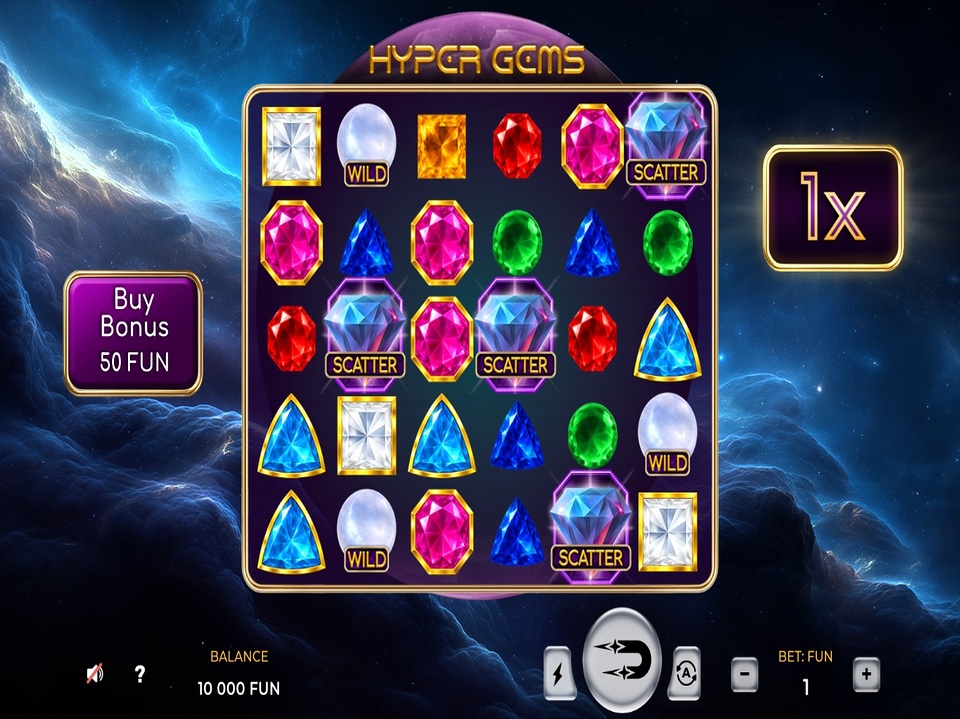Image resolution: width=960 pixels, height=719 pixels.
Task: Increase the bet with the plus button
Action: pyautogui.click(x=866, y=675)
